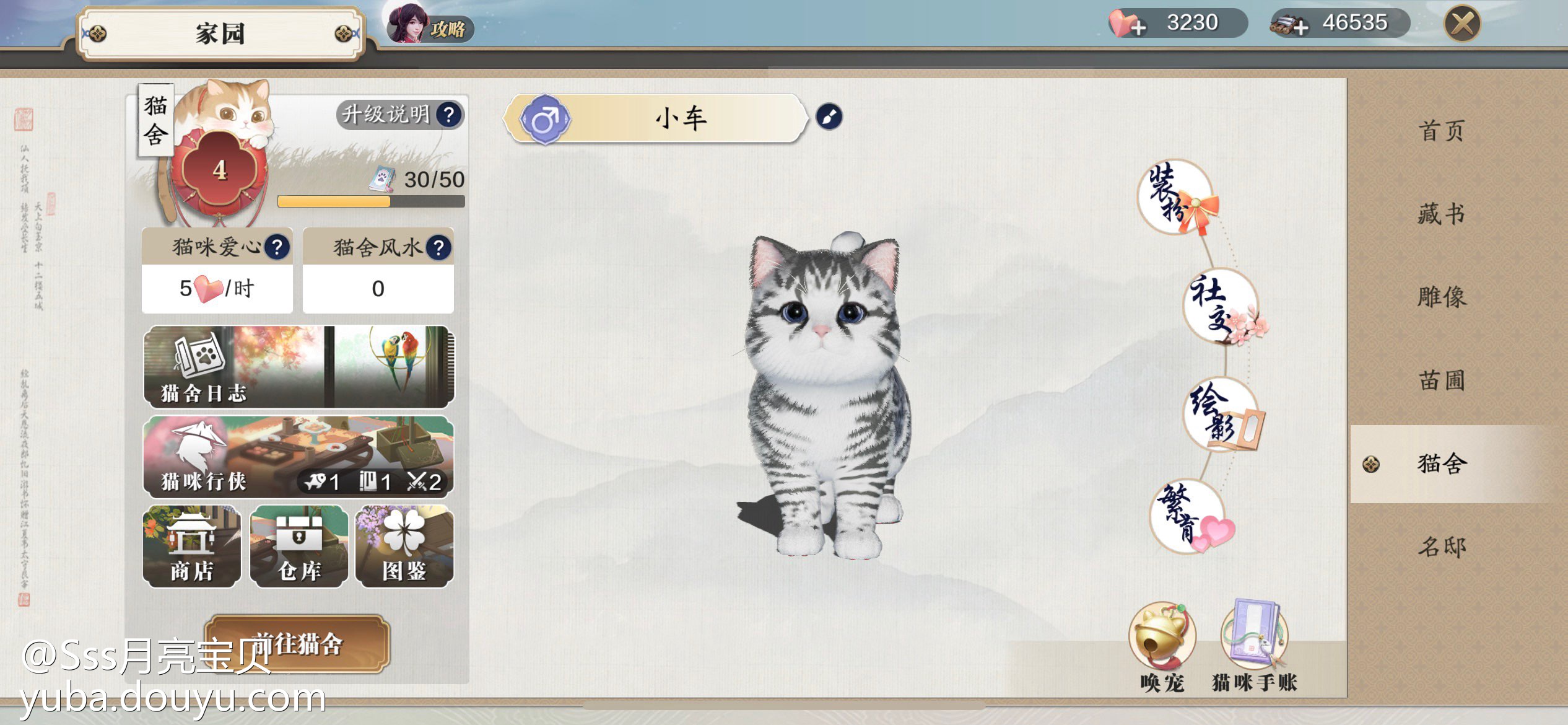Go to the cattery via 前往猫舍
Screen dimensions: 1568x725
point(297,644)
